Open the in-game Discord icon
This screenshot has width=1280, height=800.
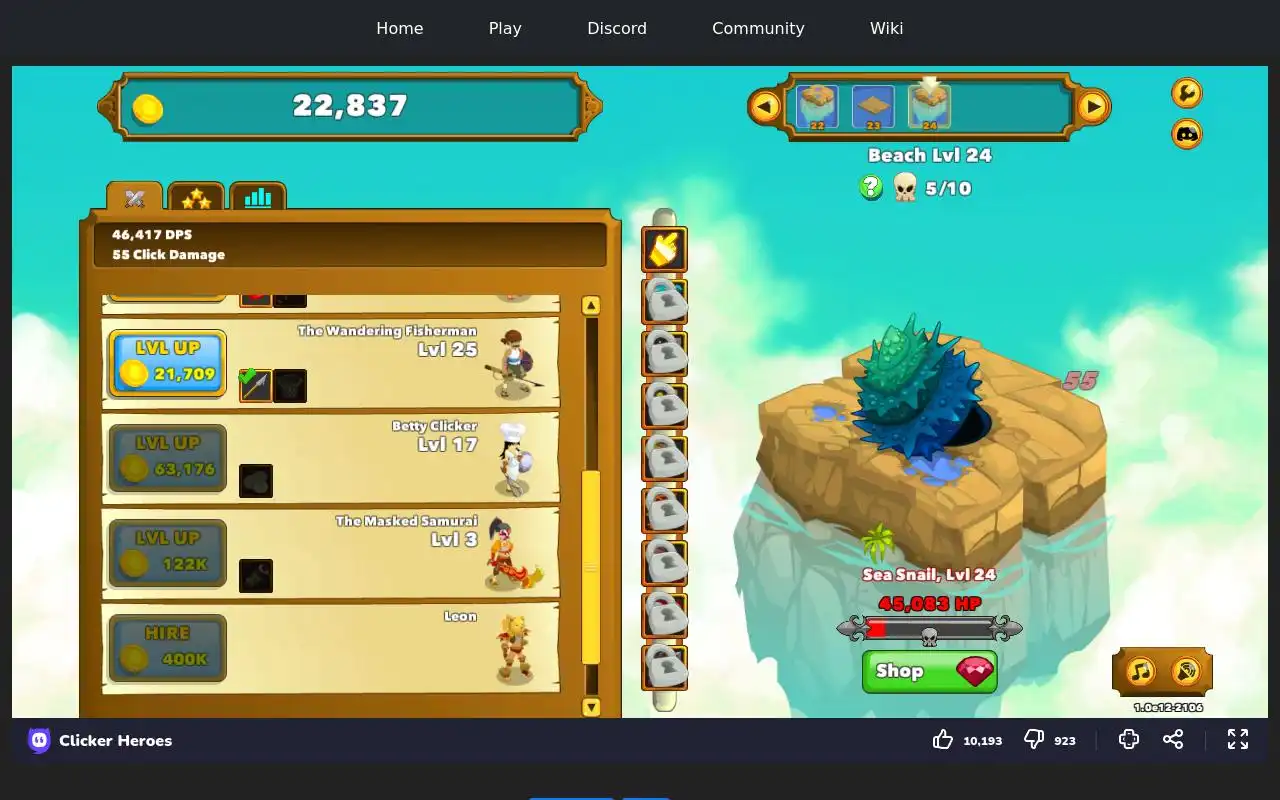1187,133
